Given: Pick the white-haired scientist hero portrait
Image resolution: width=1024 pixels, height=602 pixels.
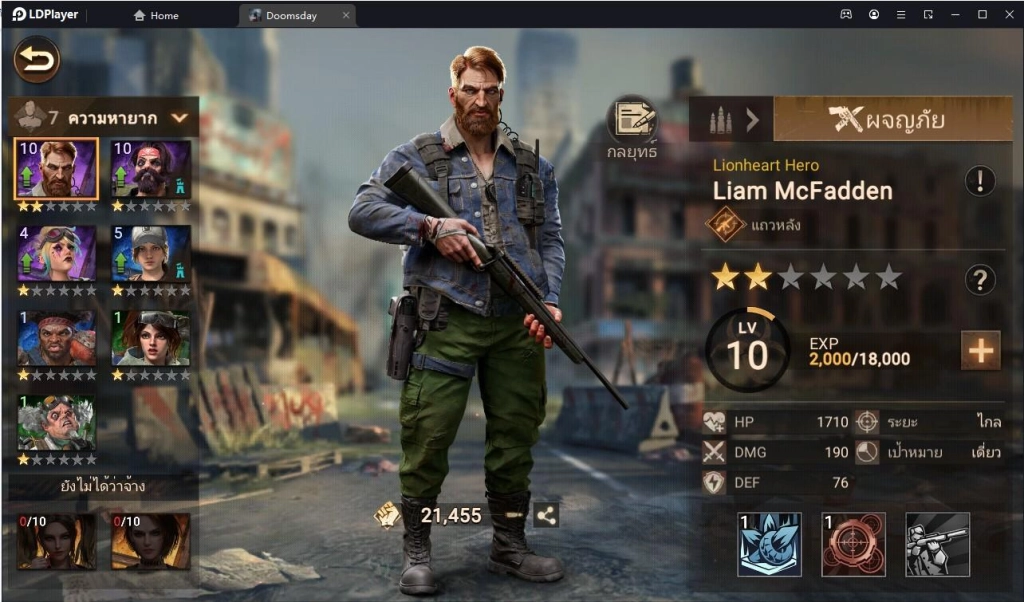Looking at the screenshot, I should click(57, 422).
